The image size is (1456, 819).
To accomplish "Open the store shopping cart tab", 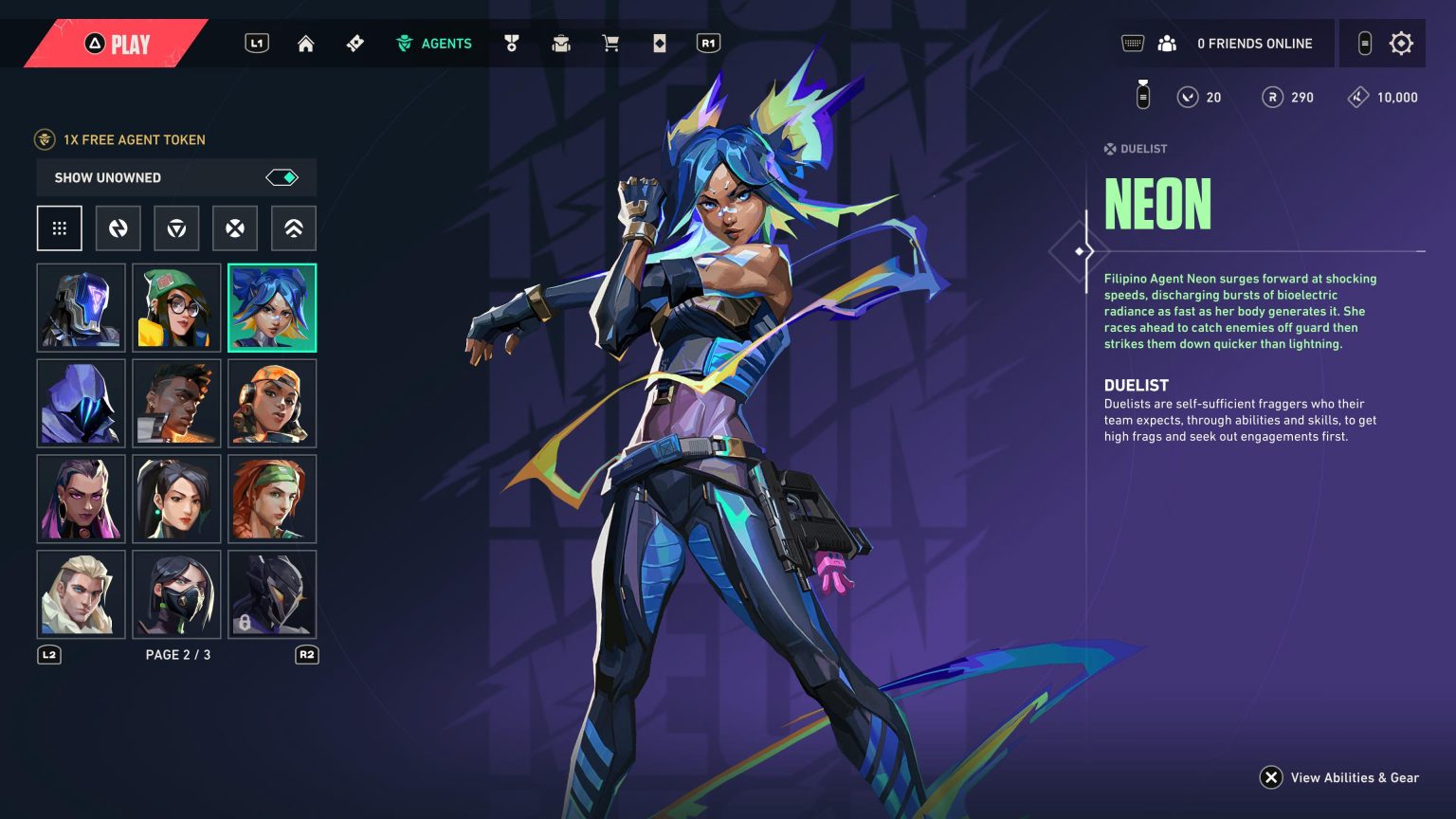I will point(610,44).
